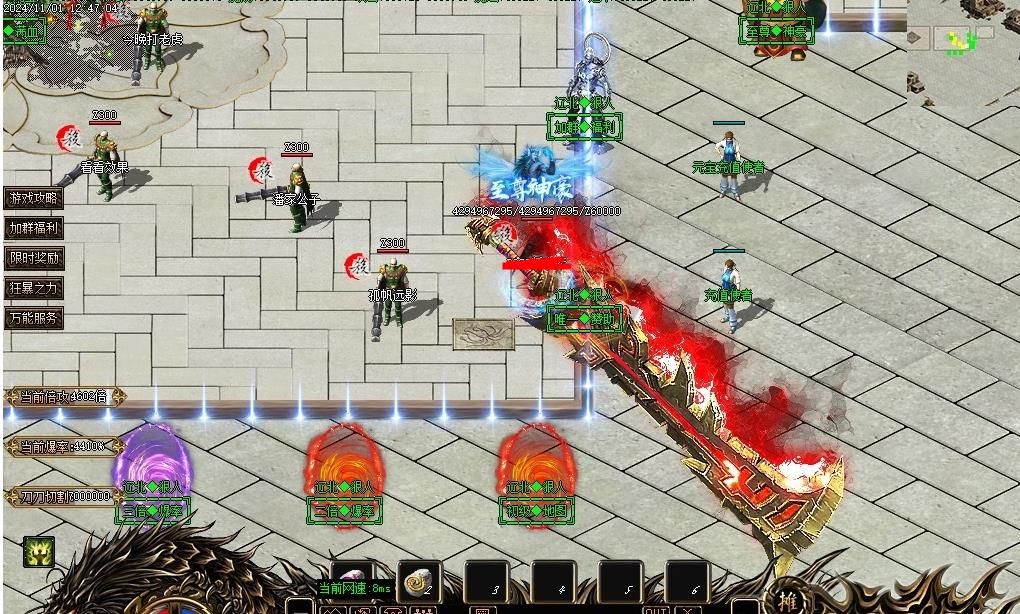Open the 游戏攻略 game guide button
Screen dimensions: 1020x614
point(34,198)
